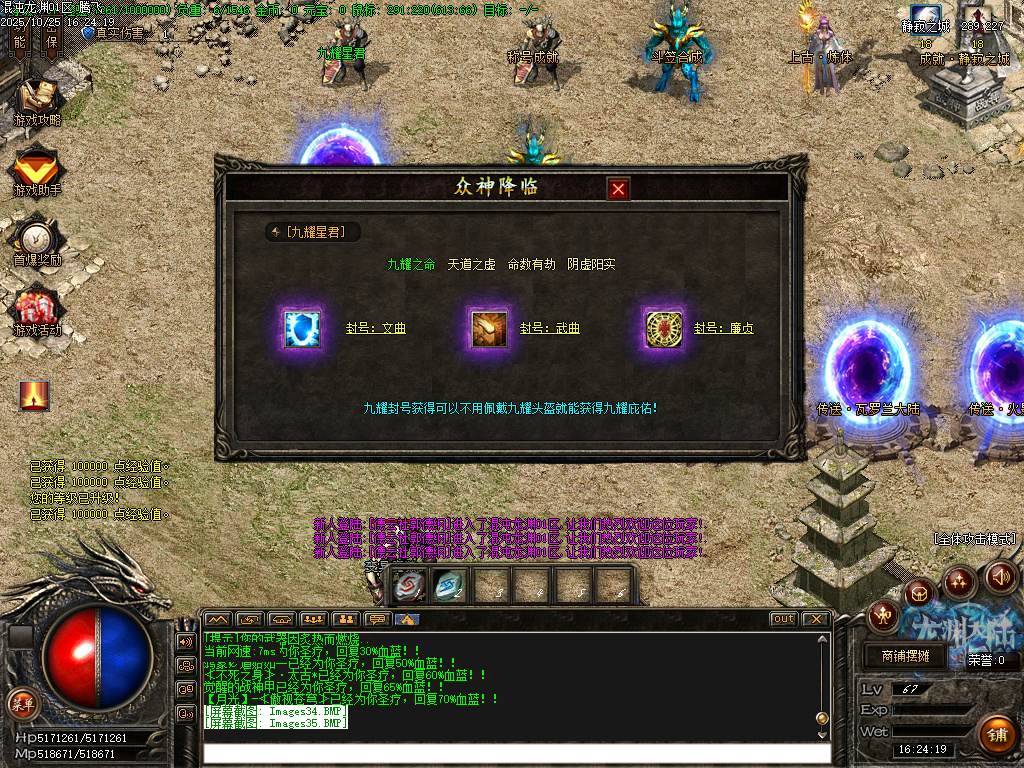Toggle the round speaker sound button
The width and height of the screenshot is (1024, 768).
tap(1001, 577)
